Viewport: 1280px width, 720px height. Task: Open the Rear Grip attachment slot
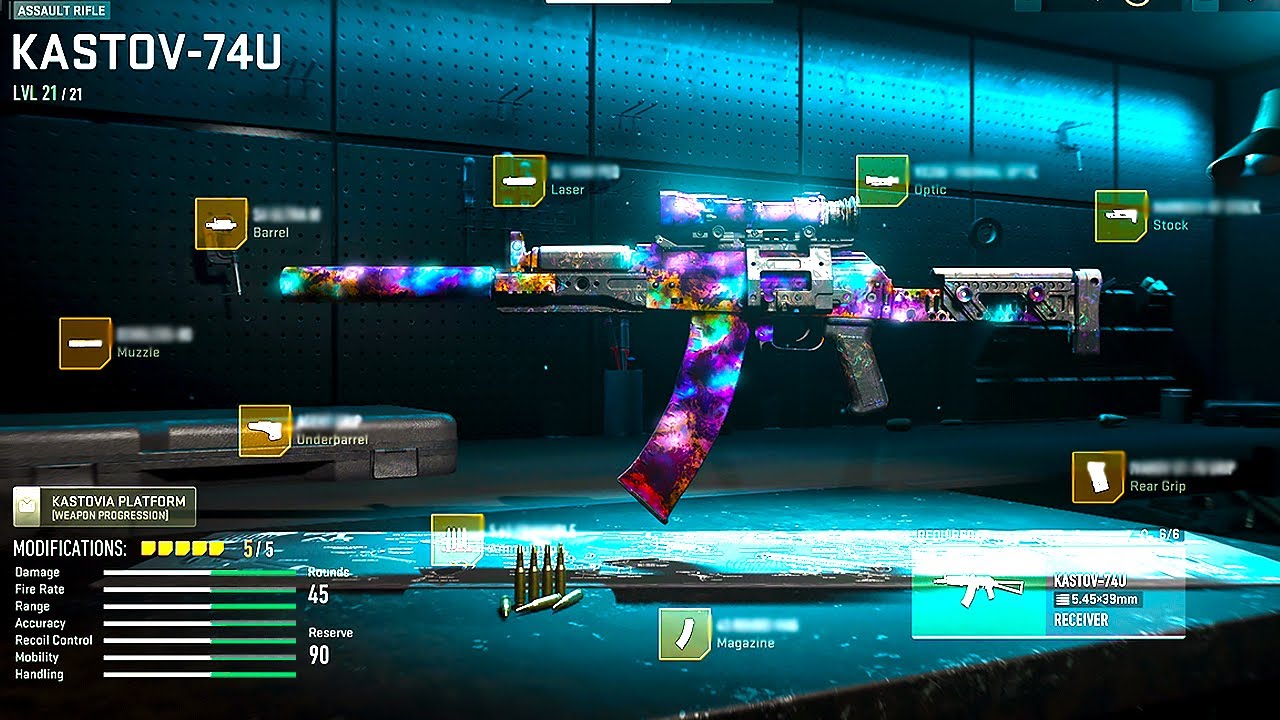click(1098, 477)
